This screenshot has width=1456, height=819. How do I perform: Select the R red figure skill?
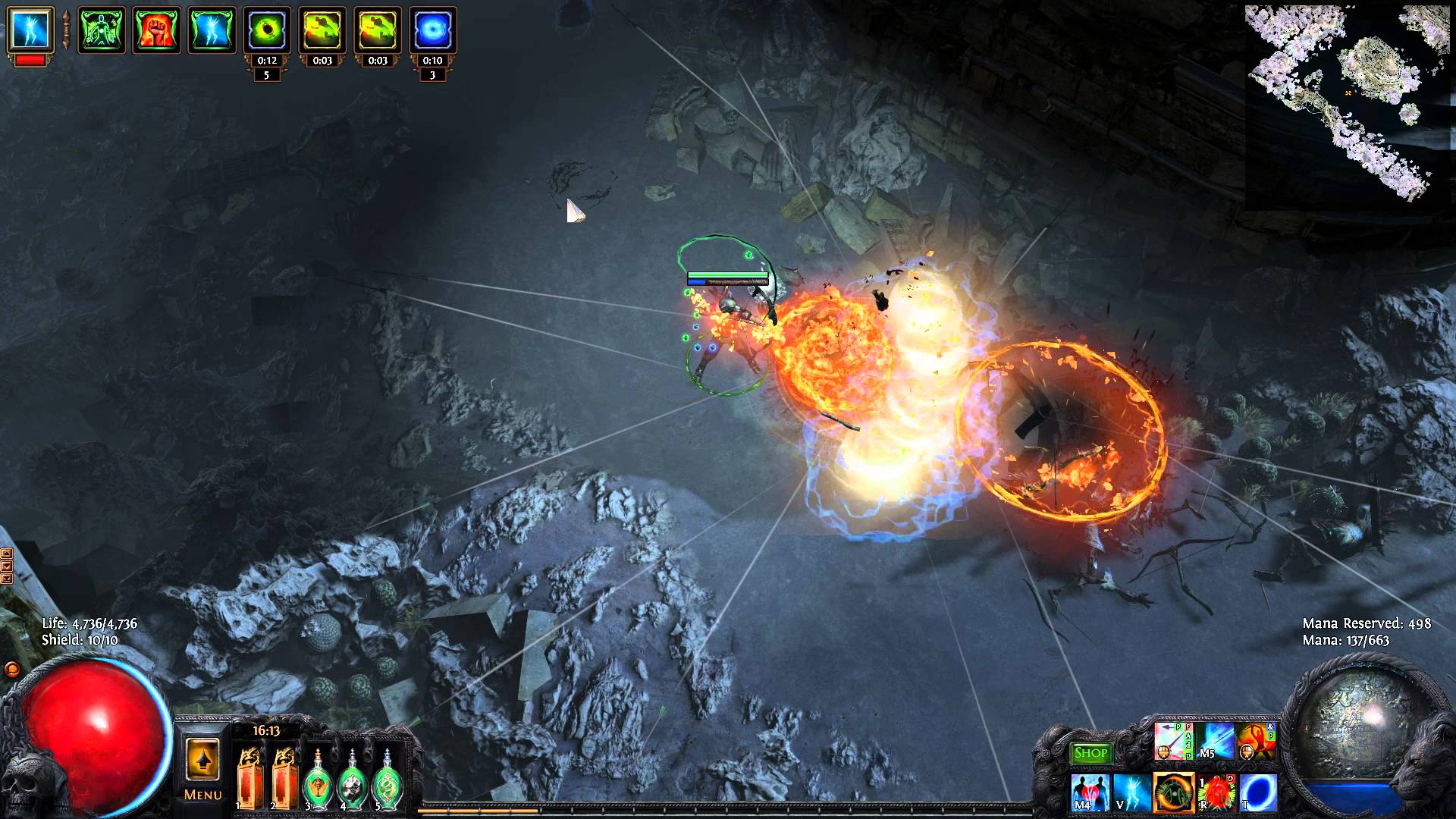tap(1216, 792)
